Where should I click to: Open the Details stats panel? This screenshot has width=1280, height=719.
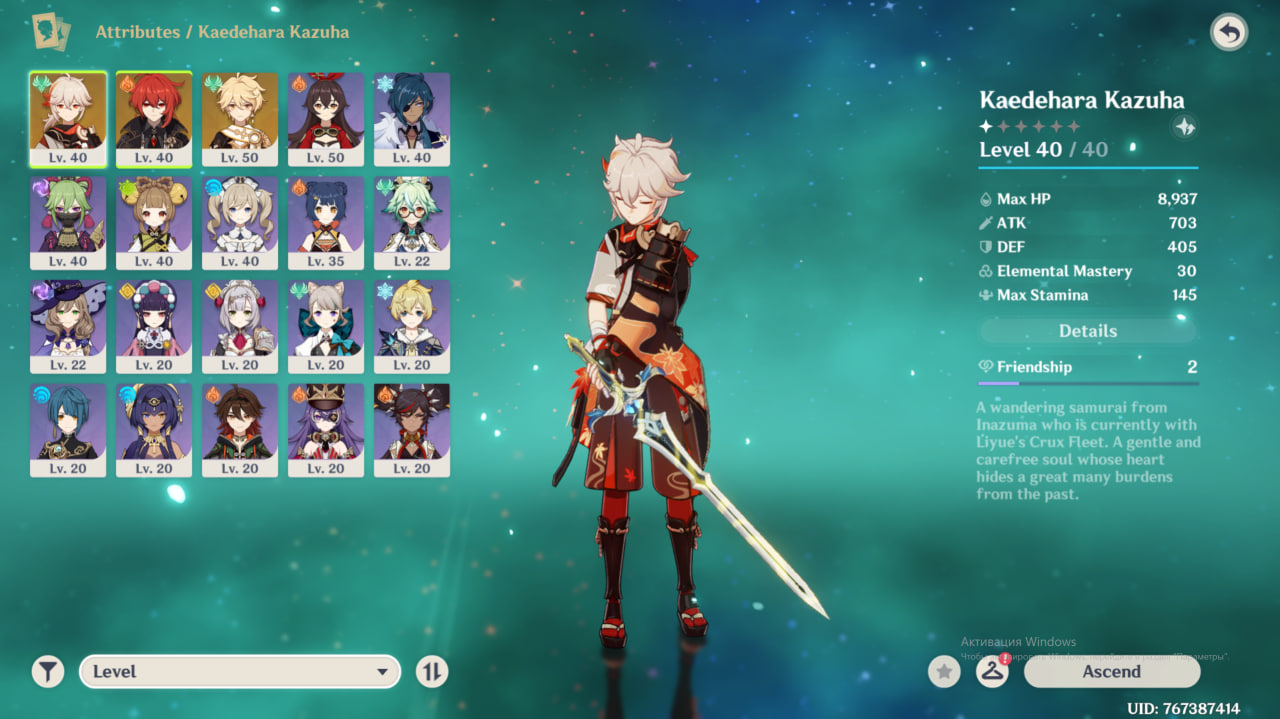coord(1087,331)
